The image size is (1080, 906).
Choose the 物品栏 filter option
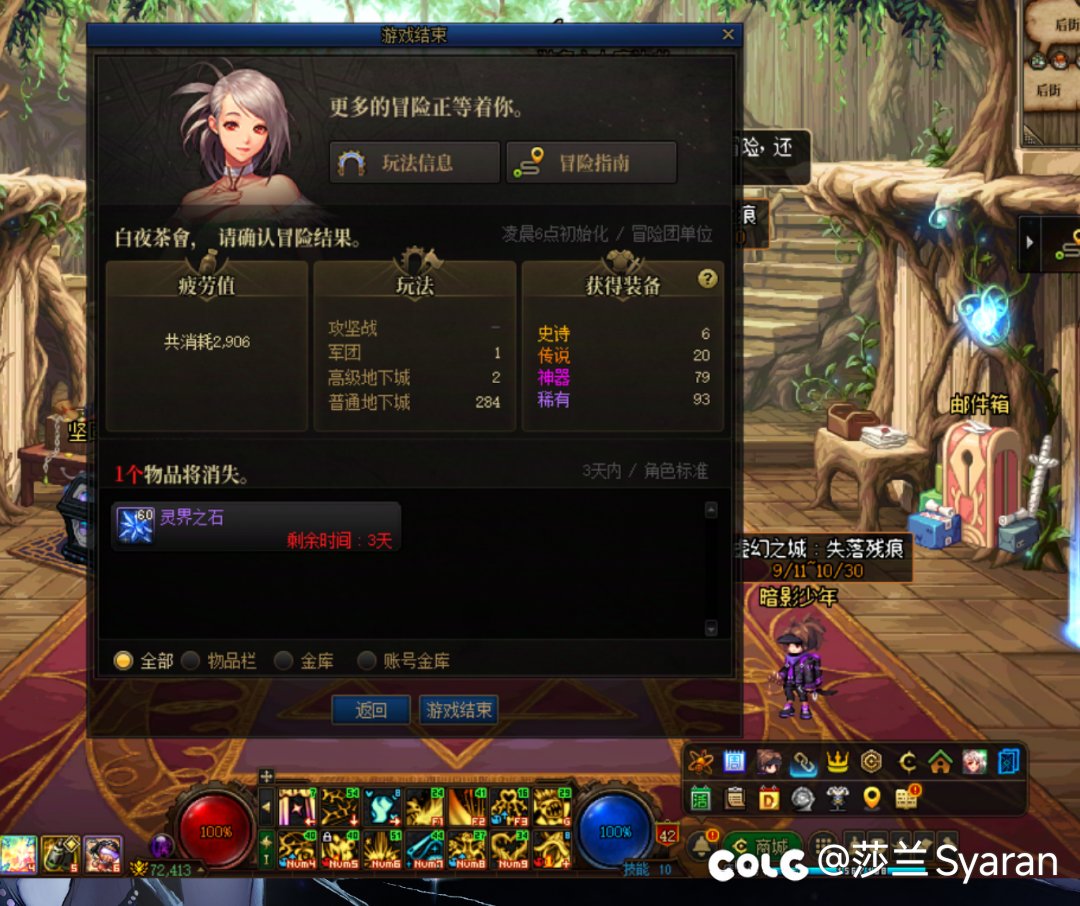[x=191, y=661]
